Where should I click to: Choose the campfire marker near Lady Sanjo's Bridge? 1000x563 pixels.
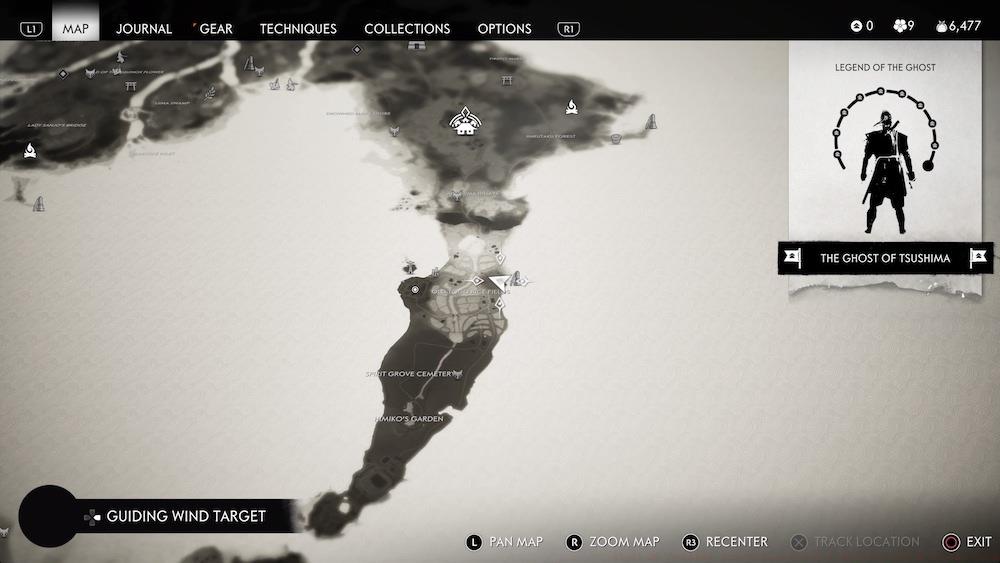coord(30,151)
